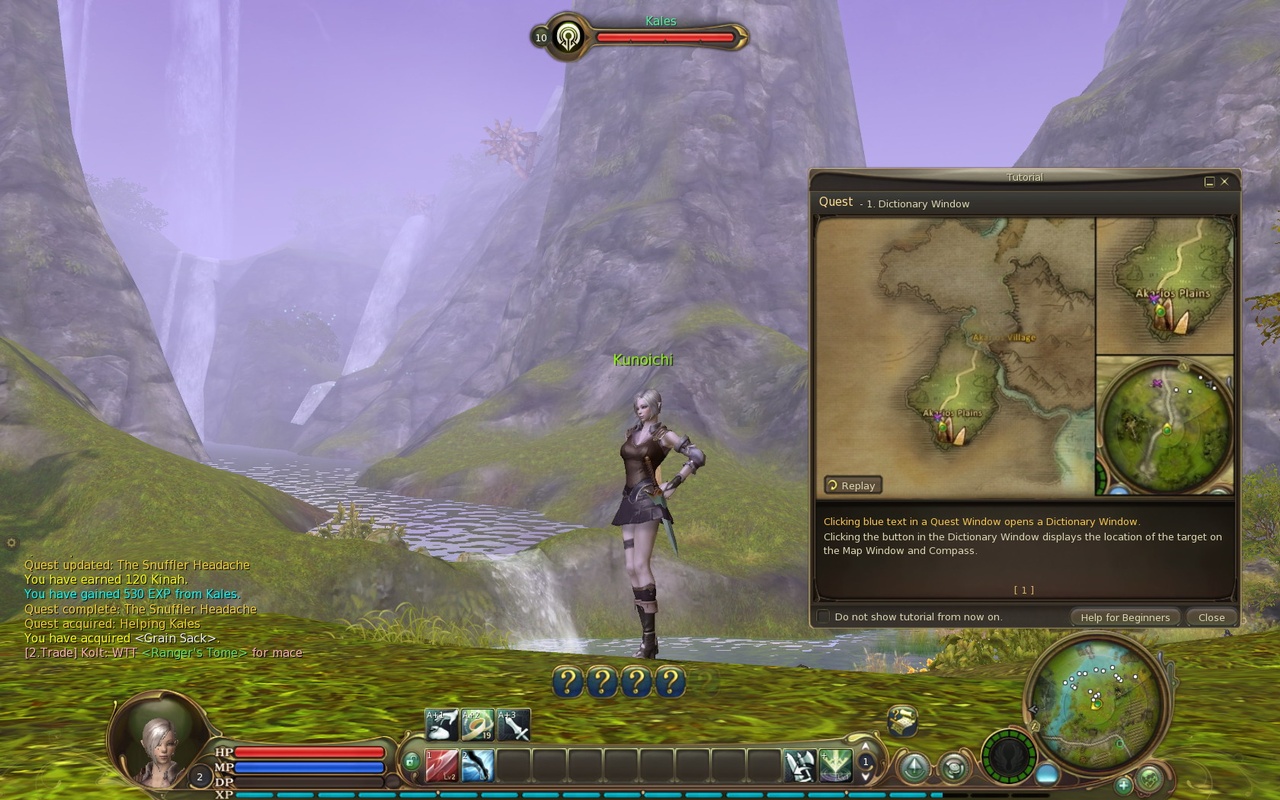
Task: Click the plus zoom button on the minimap
Action: [1123, 785]
